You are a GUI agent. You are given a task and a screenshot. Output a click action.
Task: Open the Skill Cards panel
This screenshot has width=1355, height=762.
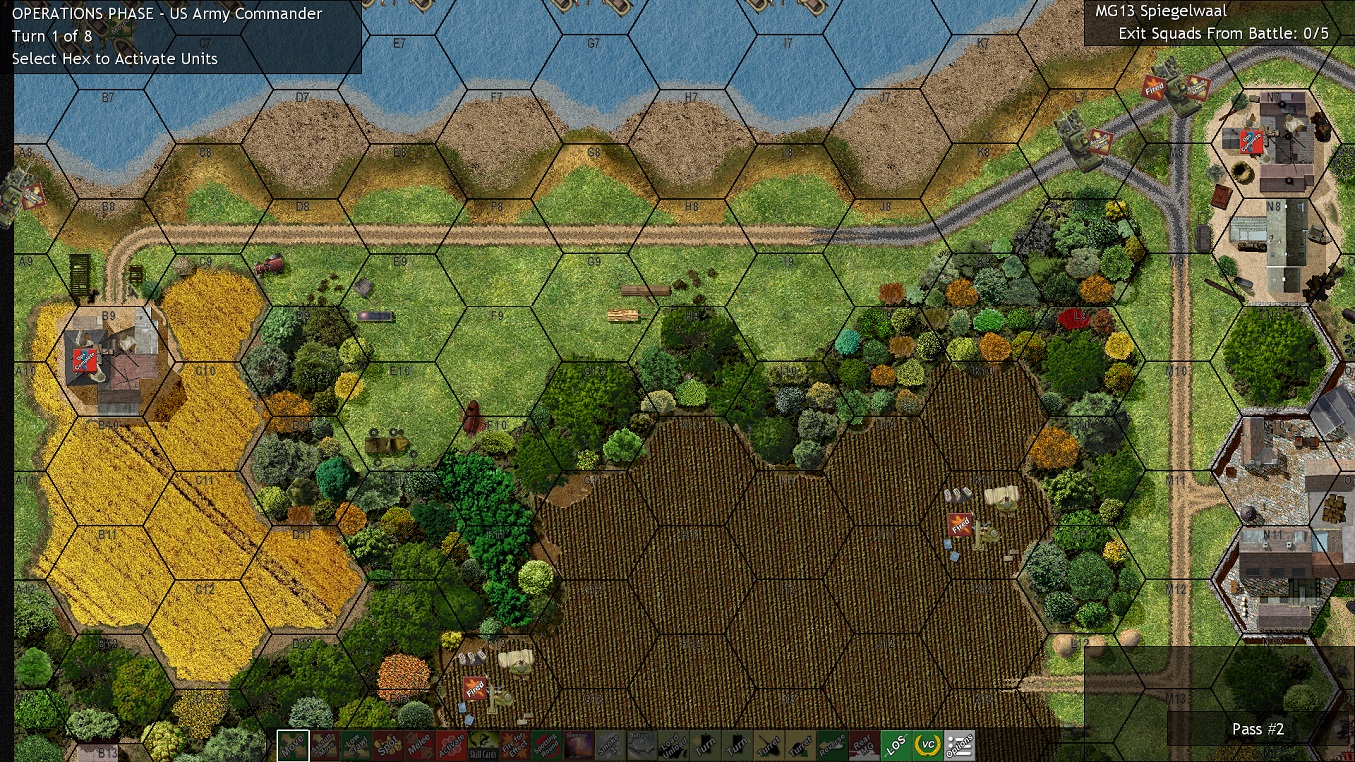point(483,746)
